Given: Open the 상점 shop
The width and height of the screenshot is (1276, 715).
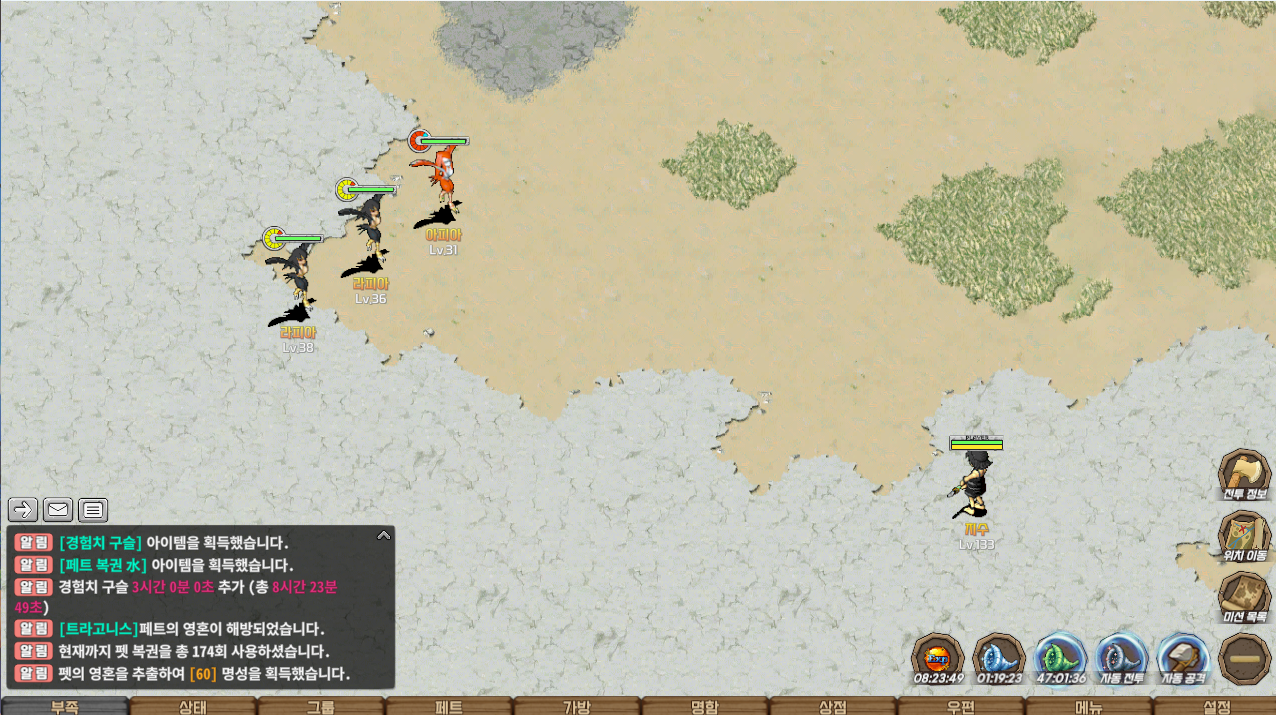Looking at the screenshot, I should (x=832, y=707).
